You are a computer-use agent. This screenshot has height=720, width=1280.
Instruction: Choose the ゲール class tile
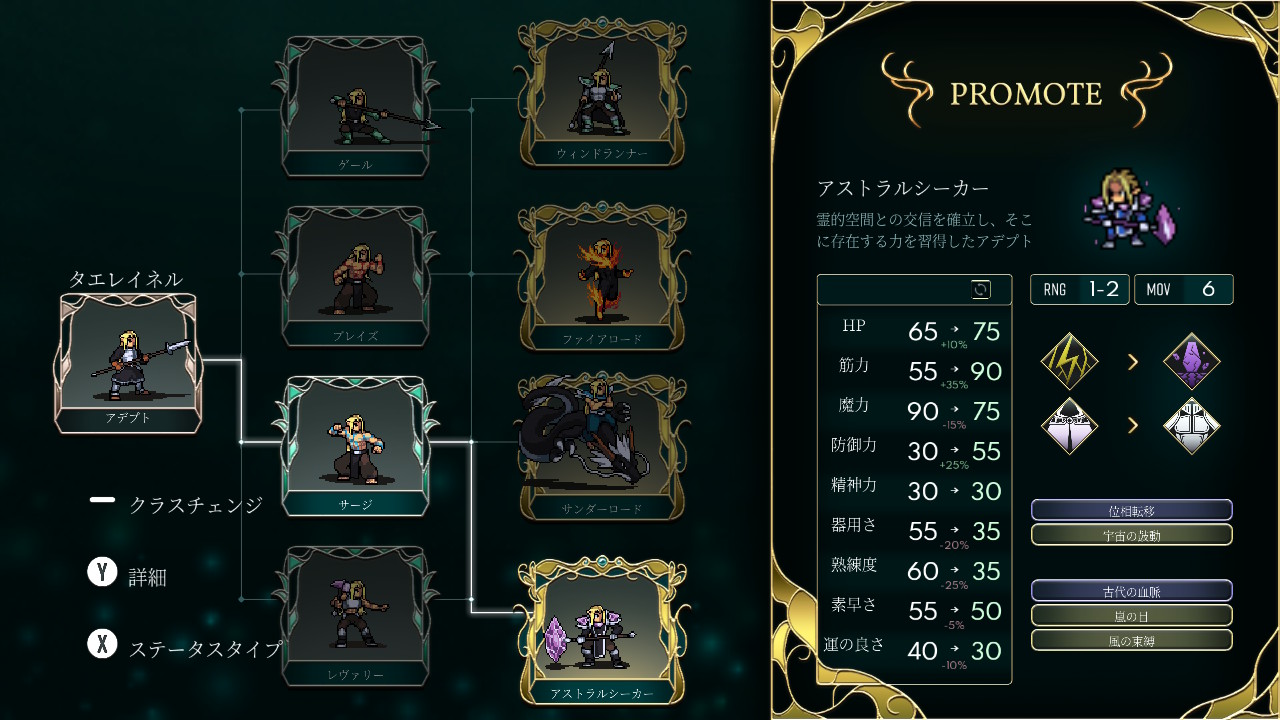point(355,106)
